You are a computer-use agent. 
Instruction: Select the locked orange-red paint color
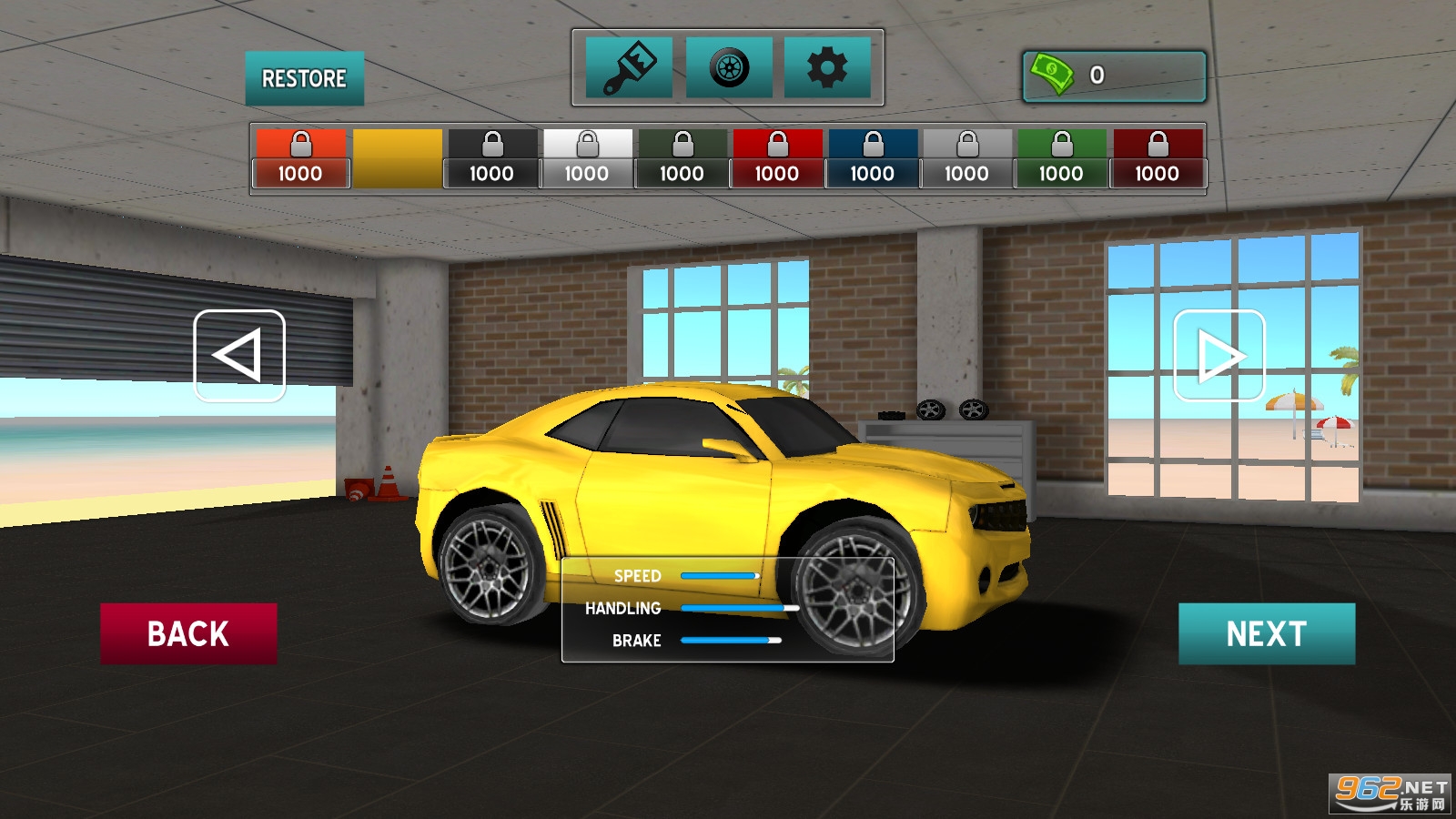pyautogui.click(x=300, y=158)
